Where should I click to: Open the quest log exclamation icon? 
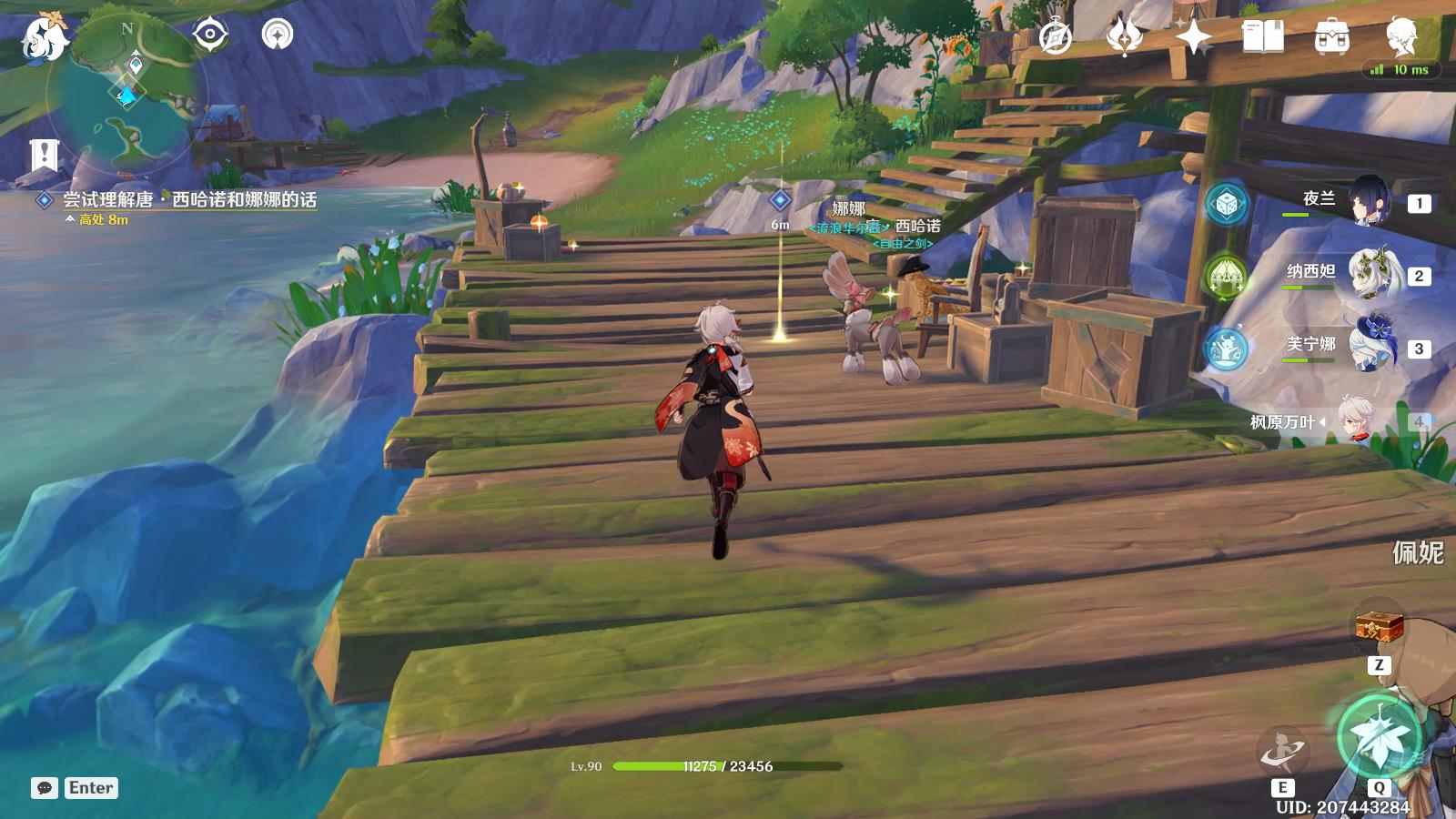point(43,155)
